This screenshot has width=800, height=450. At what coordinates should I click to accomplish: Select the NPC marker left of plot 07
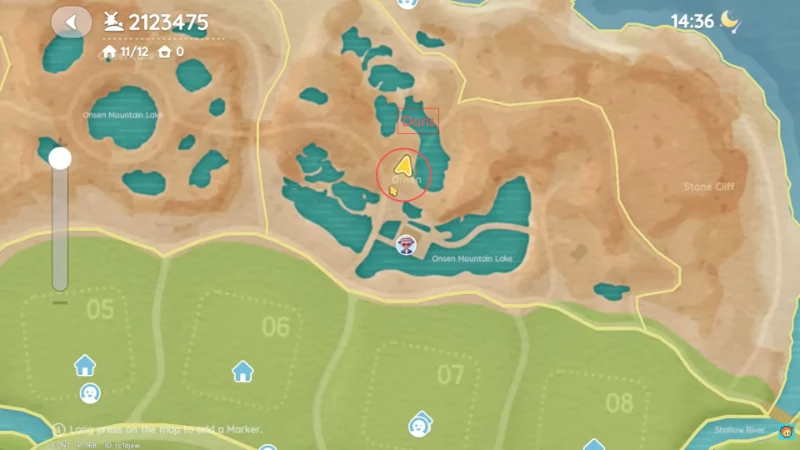[x=418, y=426]
